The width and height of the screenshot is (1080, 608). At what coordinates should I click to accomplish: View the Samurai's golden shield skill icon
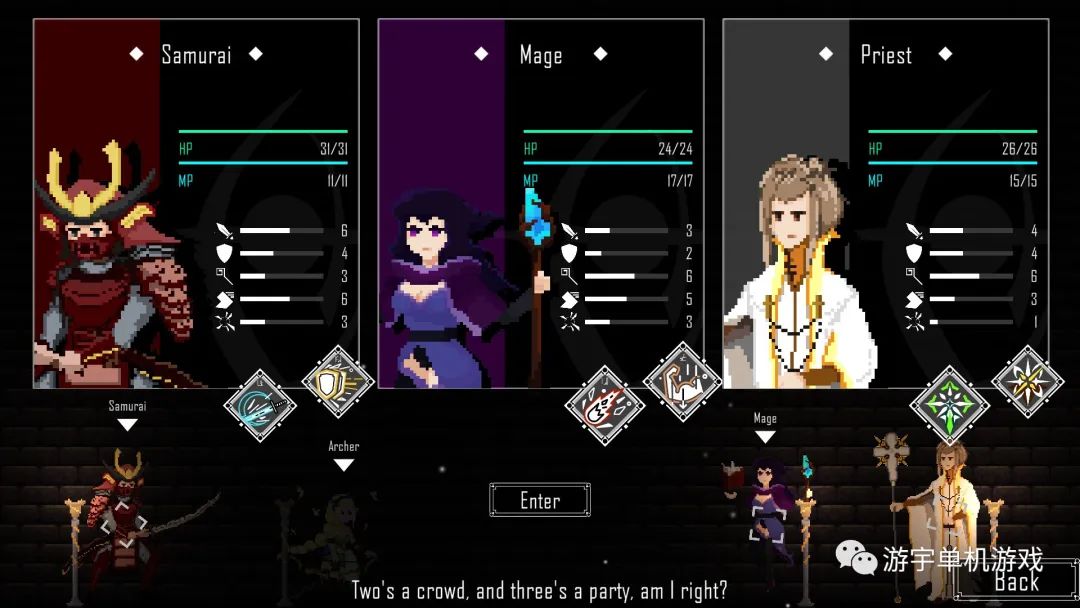tap(338, 381)
